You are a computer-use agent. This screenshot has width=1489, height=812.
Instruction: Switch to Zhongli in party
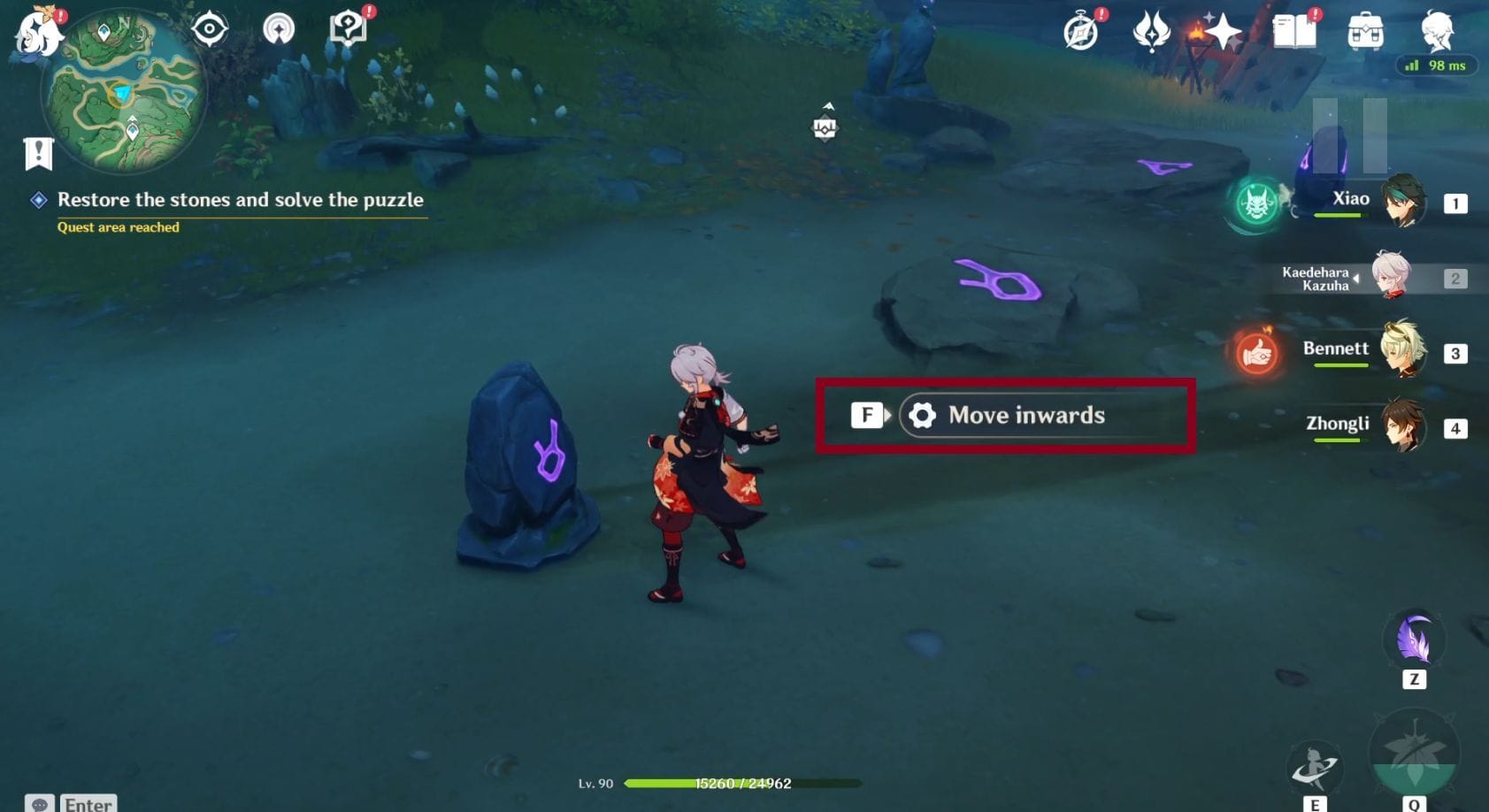1401,427
